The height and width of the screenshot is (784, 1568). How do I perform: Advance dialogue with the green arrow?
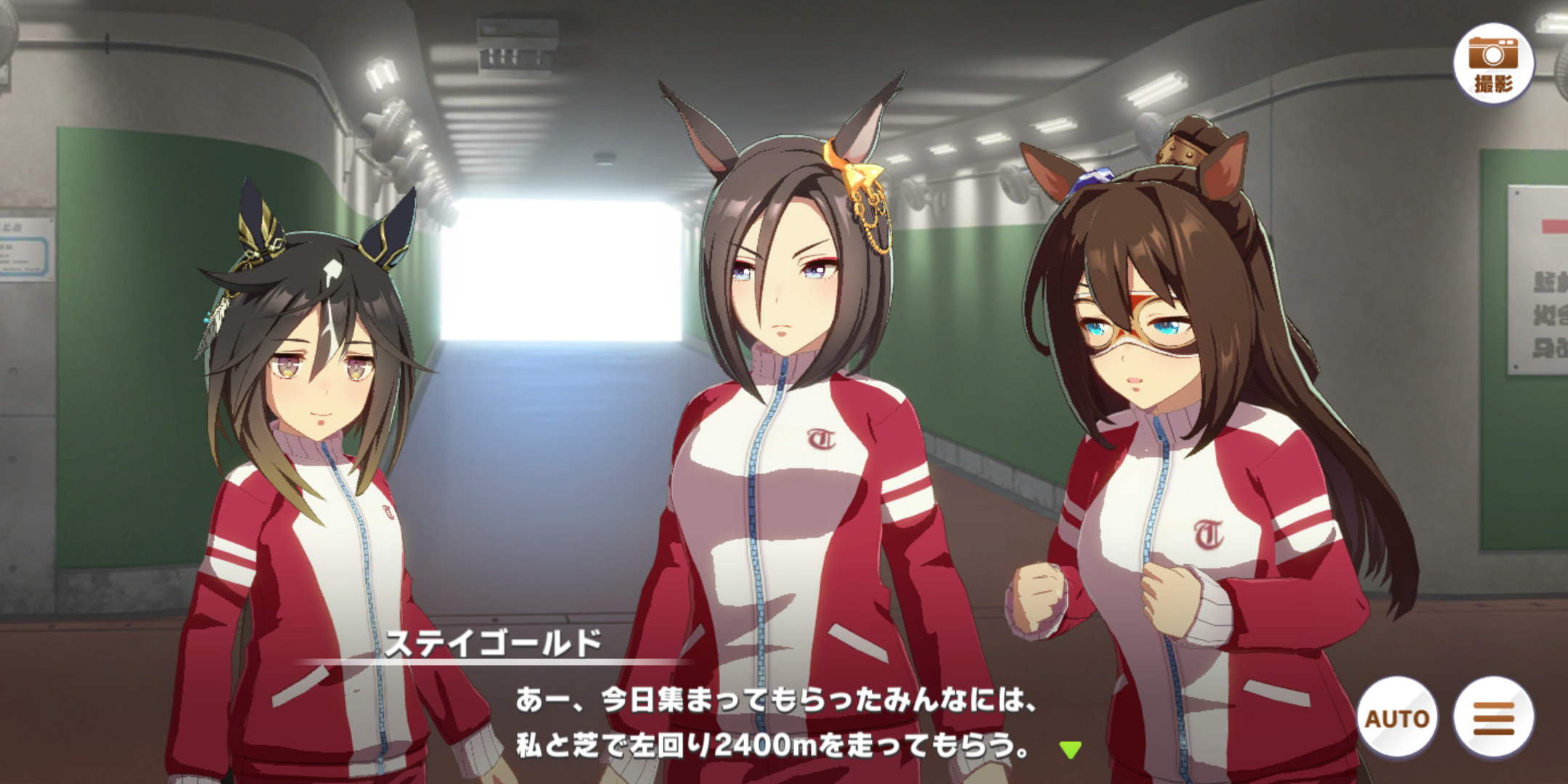pos(1070,749)
